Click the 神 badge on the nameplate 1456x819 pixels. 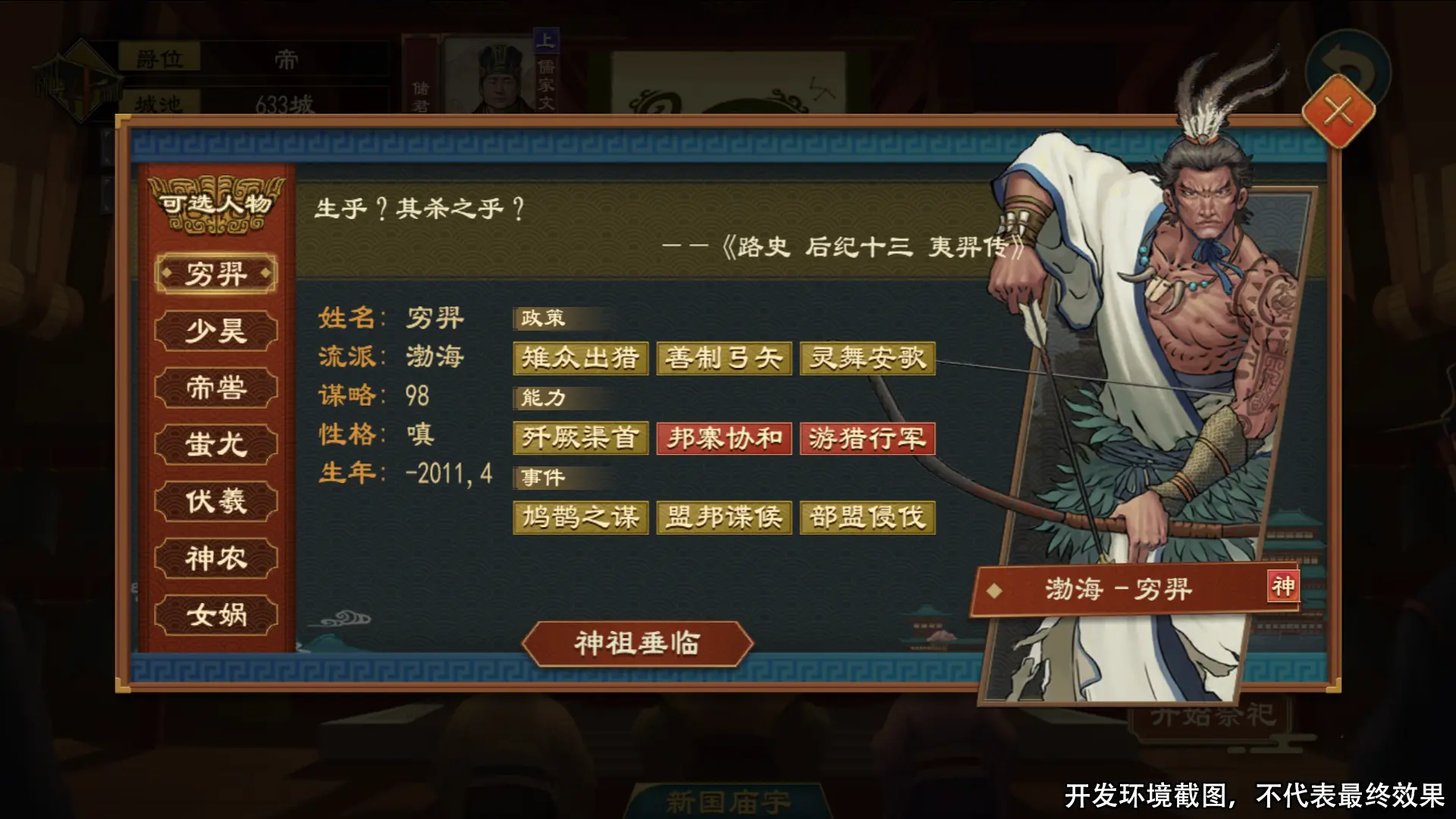click(1282, 585)
